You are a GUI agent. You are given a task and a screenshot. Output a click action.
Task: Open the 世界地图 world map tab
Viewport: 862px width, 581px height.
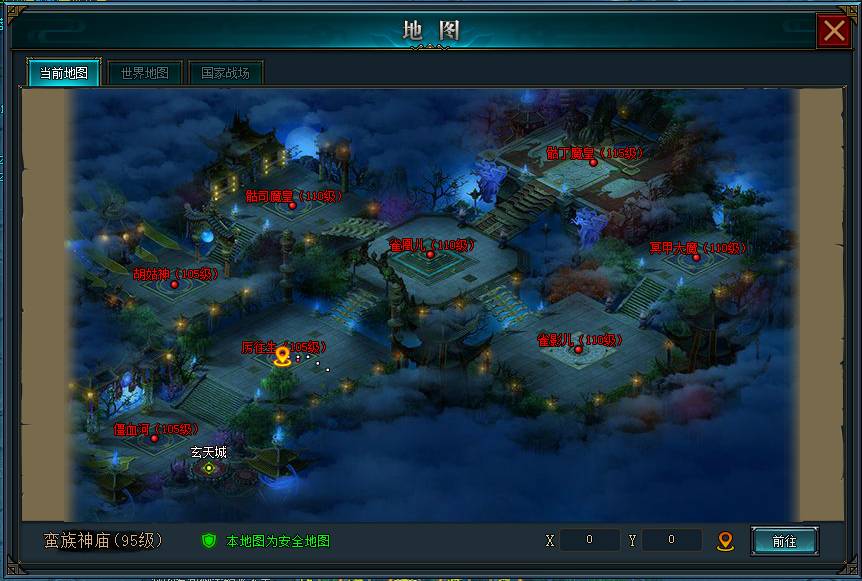click(145, 73)
